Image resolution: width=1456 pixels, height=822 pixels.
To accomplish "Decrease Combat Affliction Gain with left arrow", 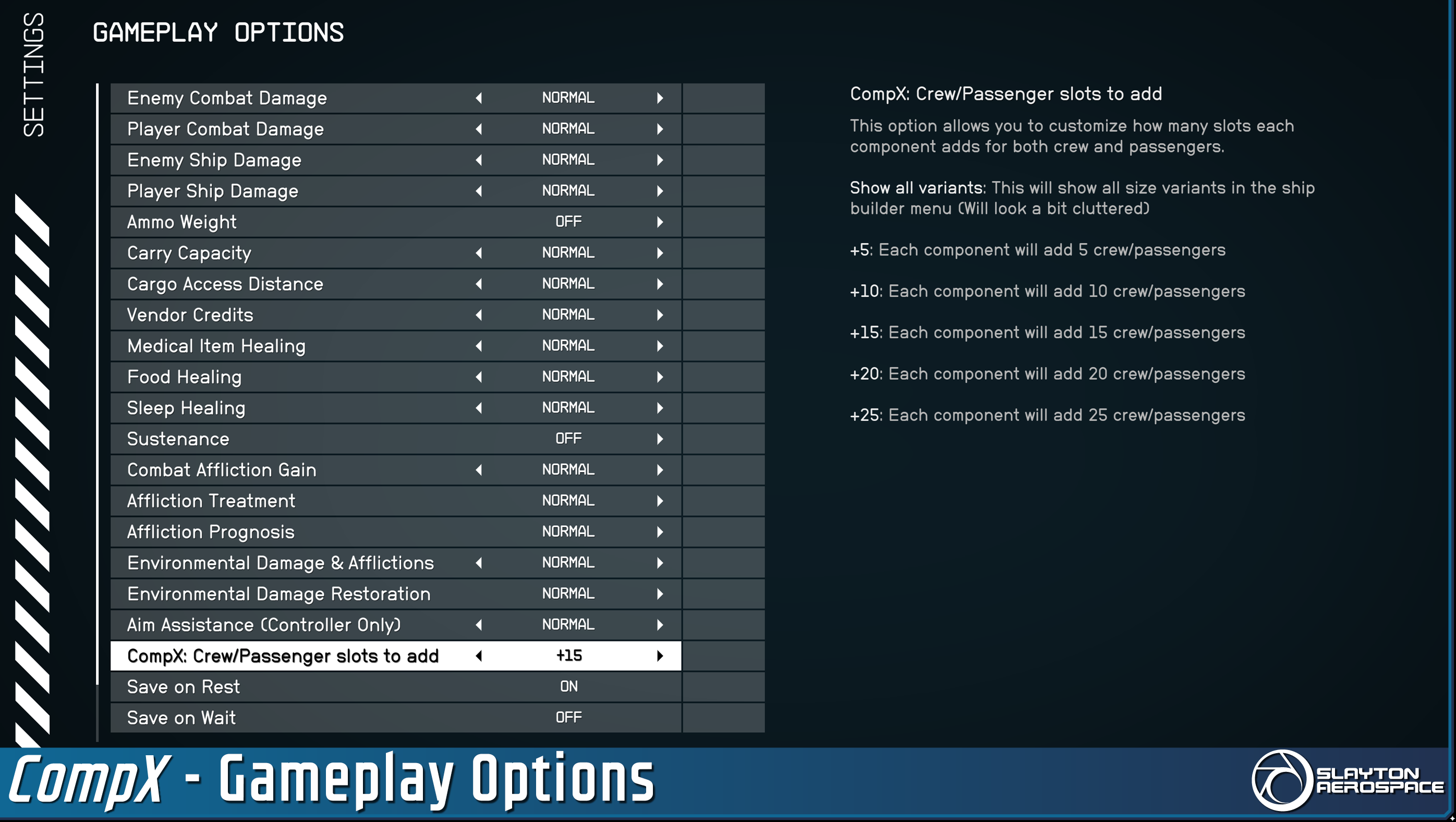I will pyautogui.click(x=479, y=470).
